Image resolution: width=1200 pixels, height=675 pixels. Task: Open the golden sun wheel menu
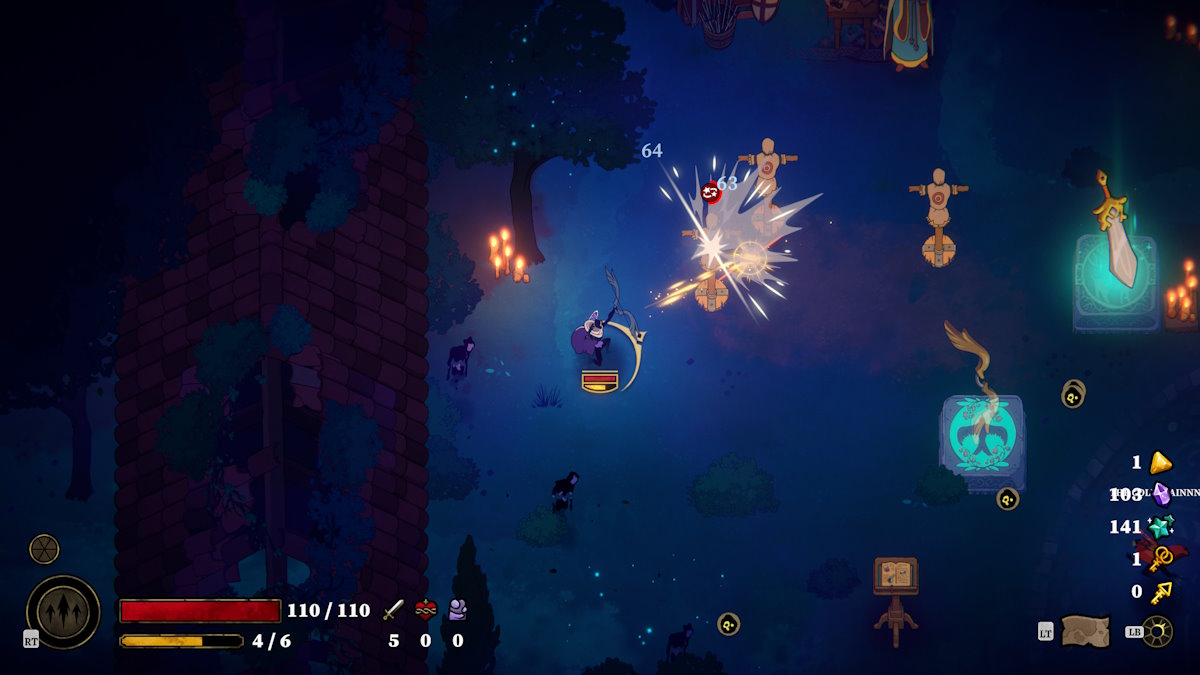(x=1157, y=631)
